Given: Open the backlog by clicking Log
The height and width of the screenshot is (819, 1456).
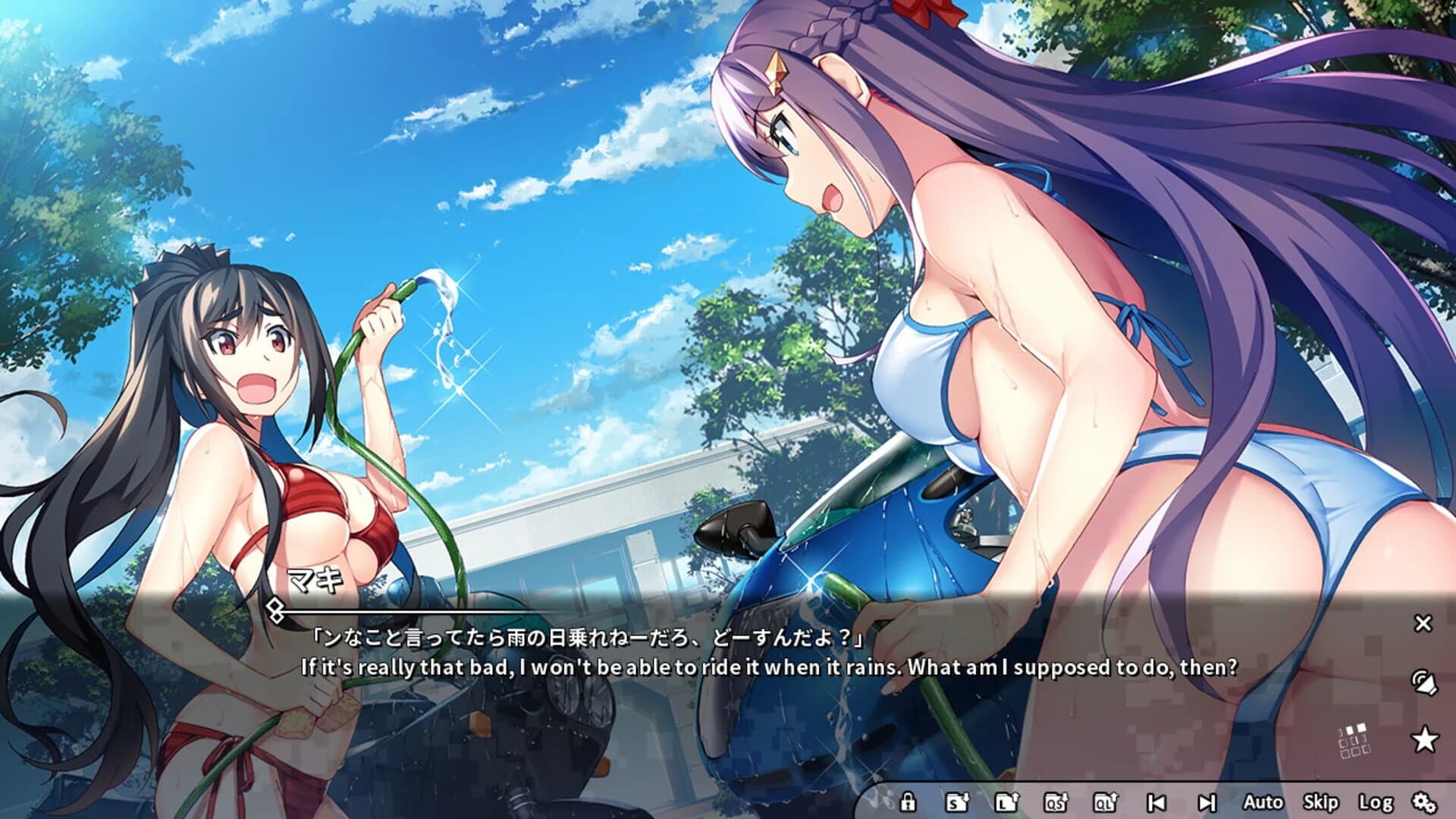Looking at the screenshot, I should (x=1376, y=802).
